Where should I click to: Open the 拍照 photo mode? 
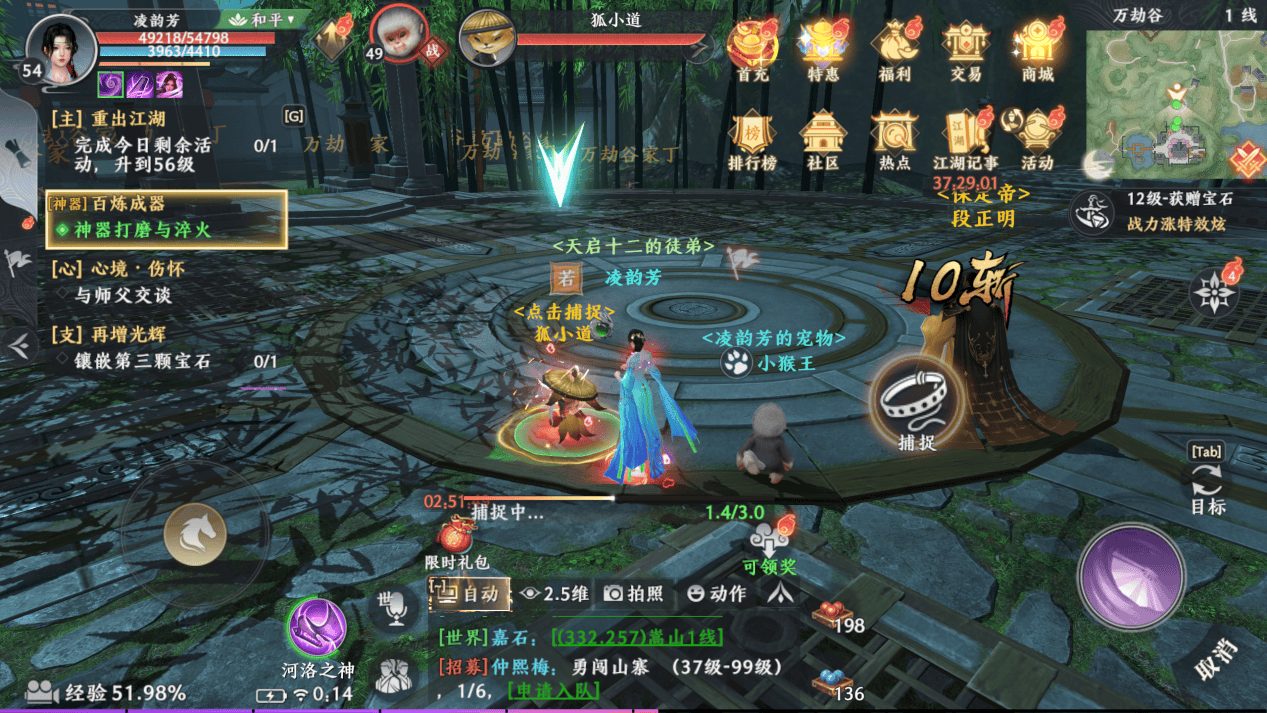pos(634,593)
